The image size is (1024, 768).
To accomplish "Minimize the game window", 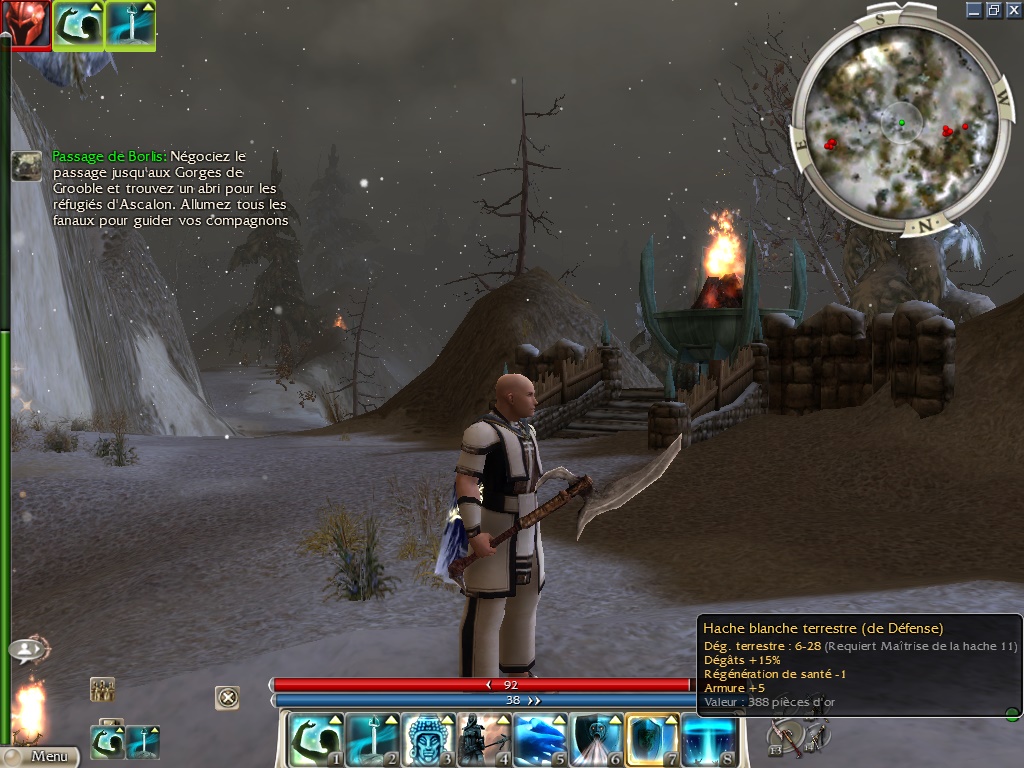I will 974,10.
